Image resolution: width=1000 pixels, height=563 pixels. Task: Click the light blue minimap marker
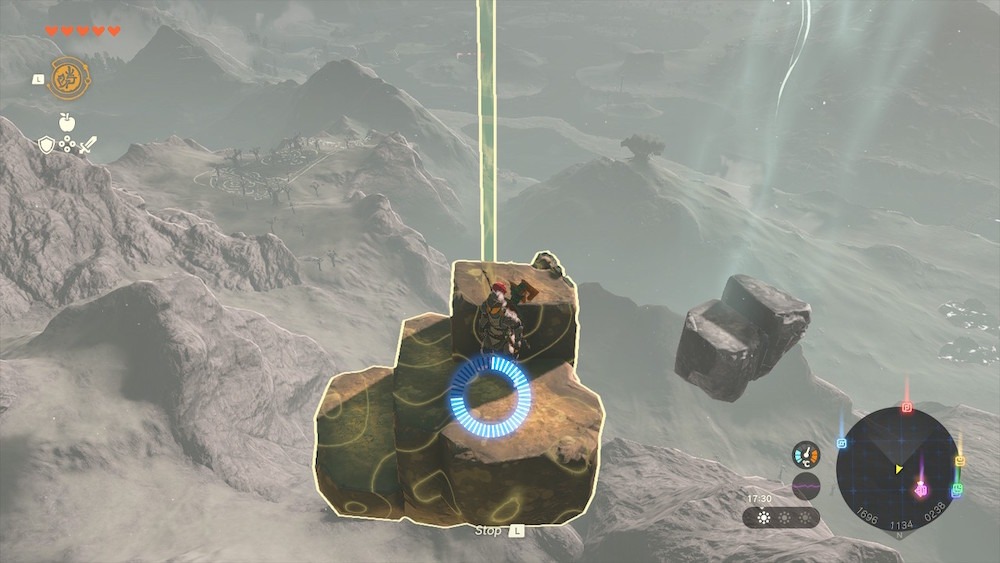842,443
